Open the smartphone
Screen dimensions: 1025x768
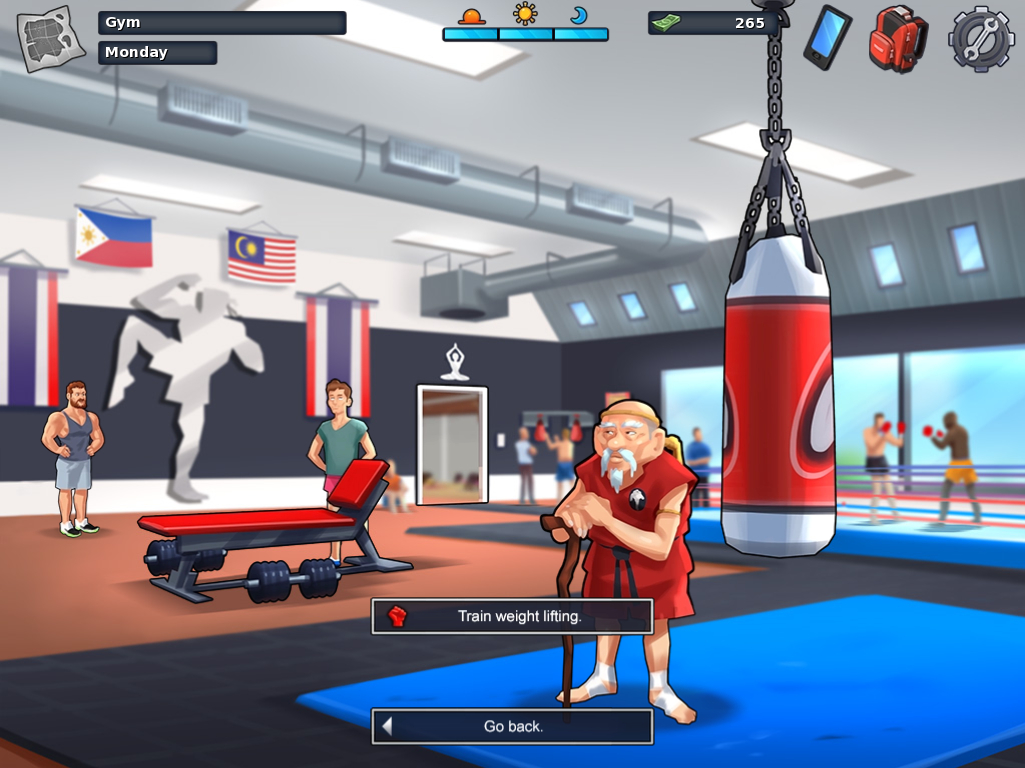pos(827,37)
